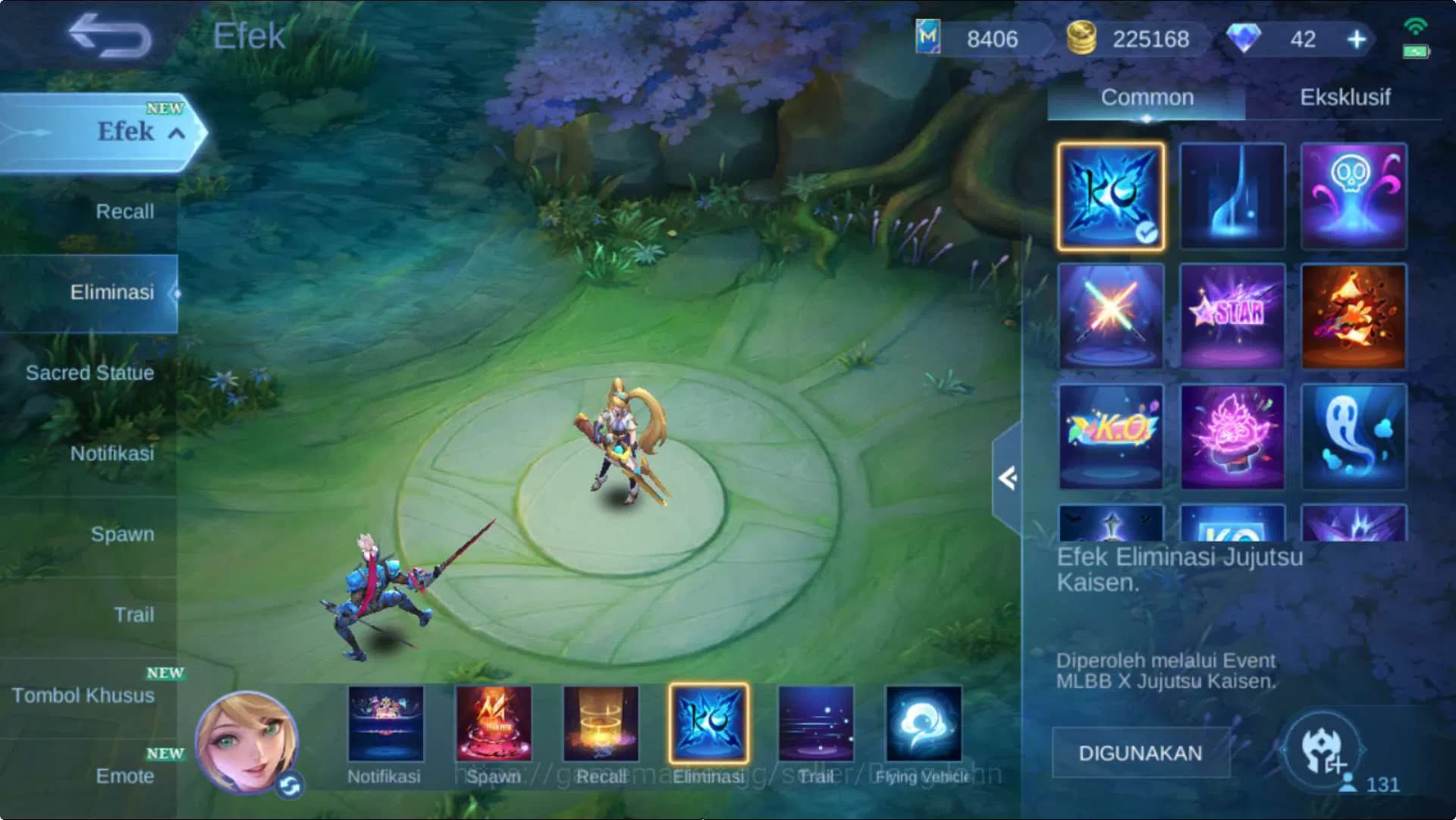Collapse the Efek section header chevron
The width and height of the screenshot is (1456, 820).
(177, 134)
